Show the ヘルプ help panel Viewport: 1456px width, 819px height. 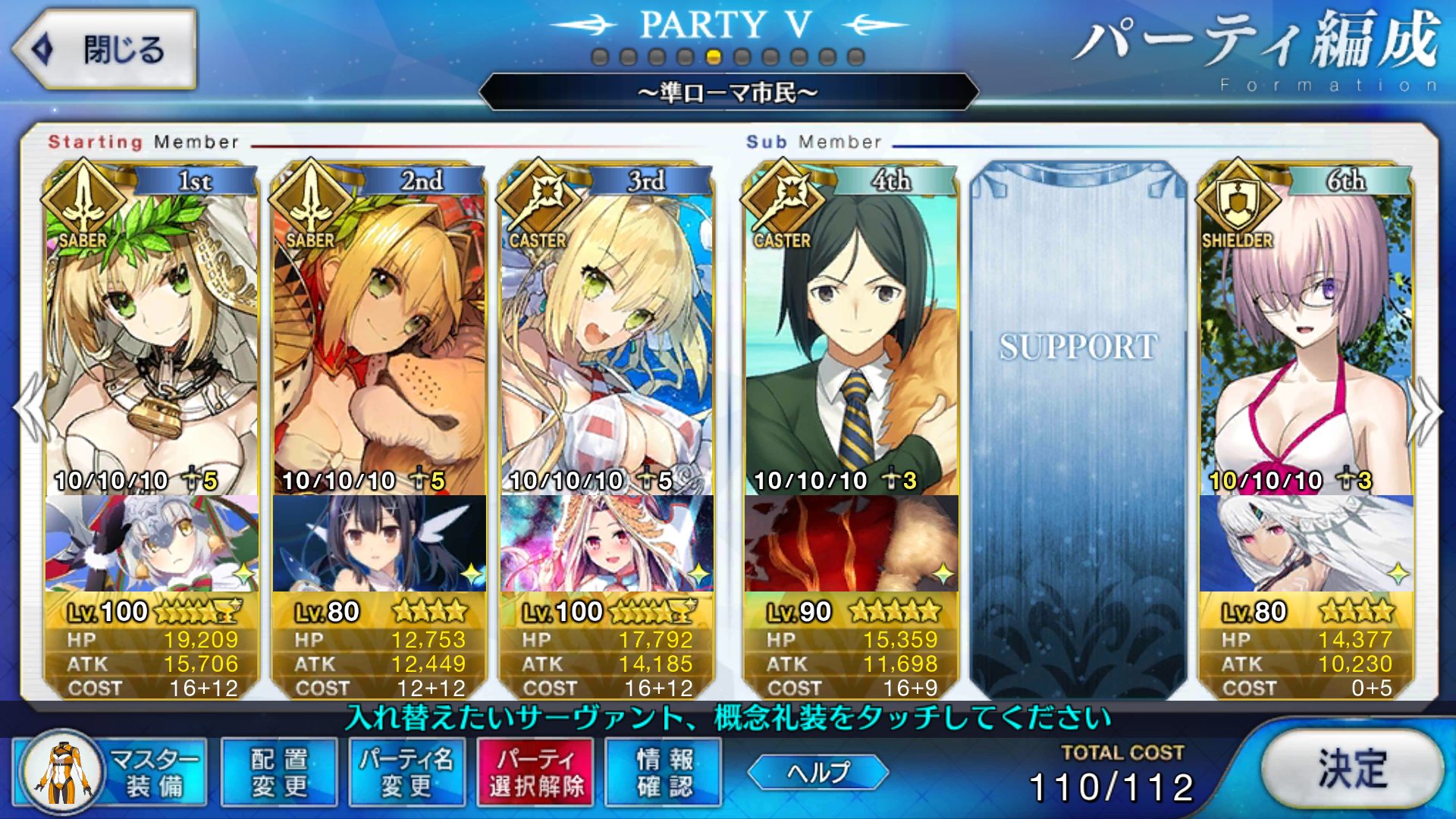[x=817, y=773]
